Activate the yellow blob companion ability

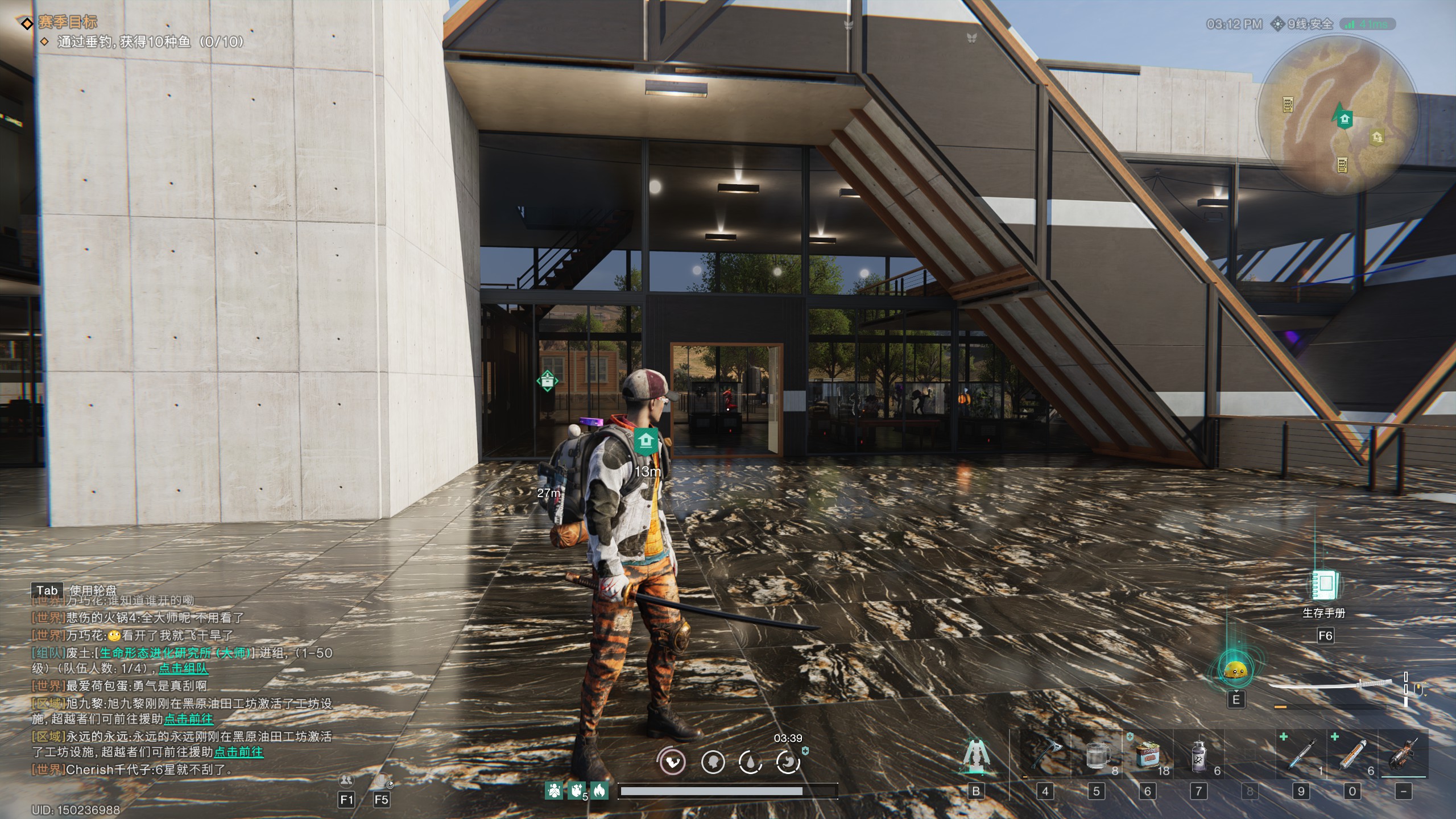coord(1235,671)
